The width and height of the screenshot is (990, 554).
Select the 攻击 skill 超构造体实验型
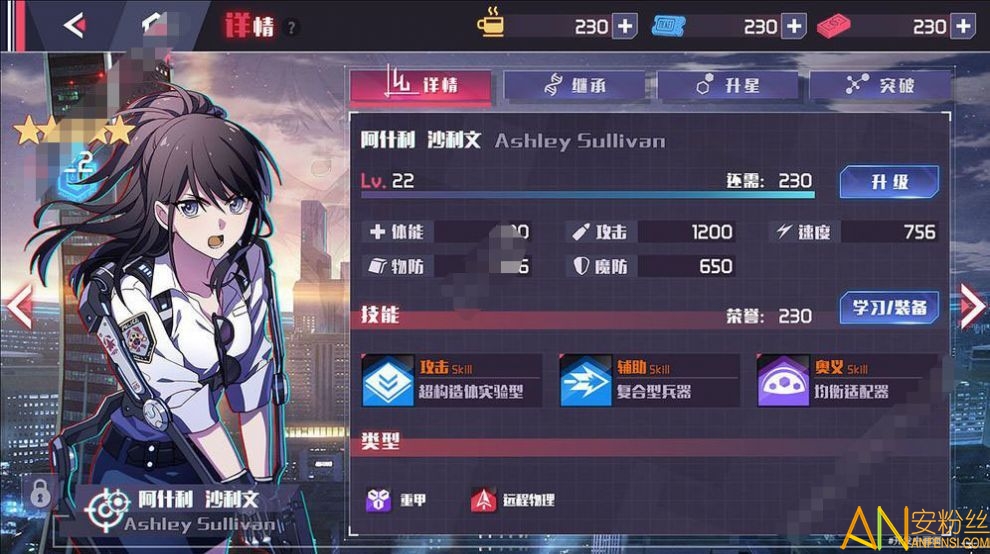(x=451, y=381)
